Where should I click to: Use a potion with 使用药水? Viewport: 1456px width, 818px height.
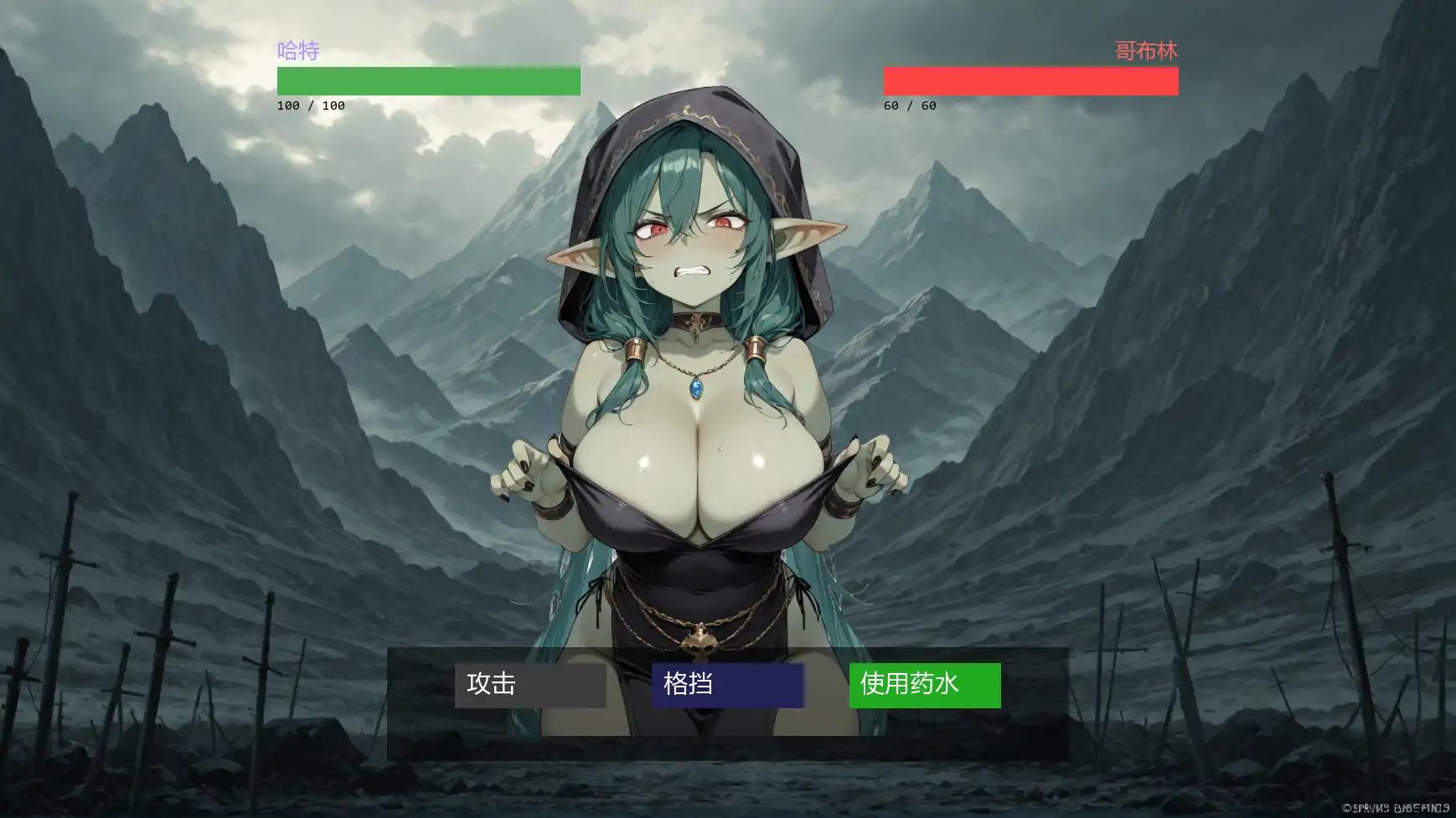(924, 685)
